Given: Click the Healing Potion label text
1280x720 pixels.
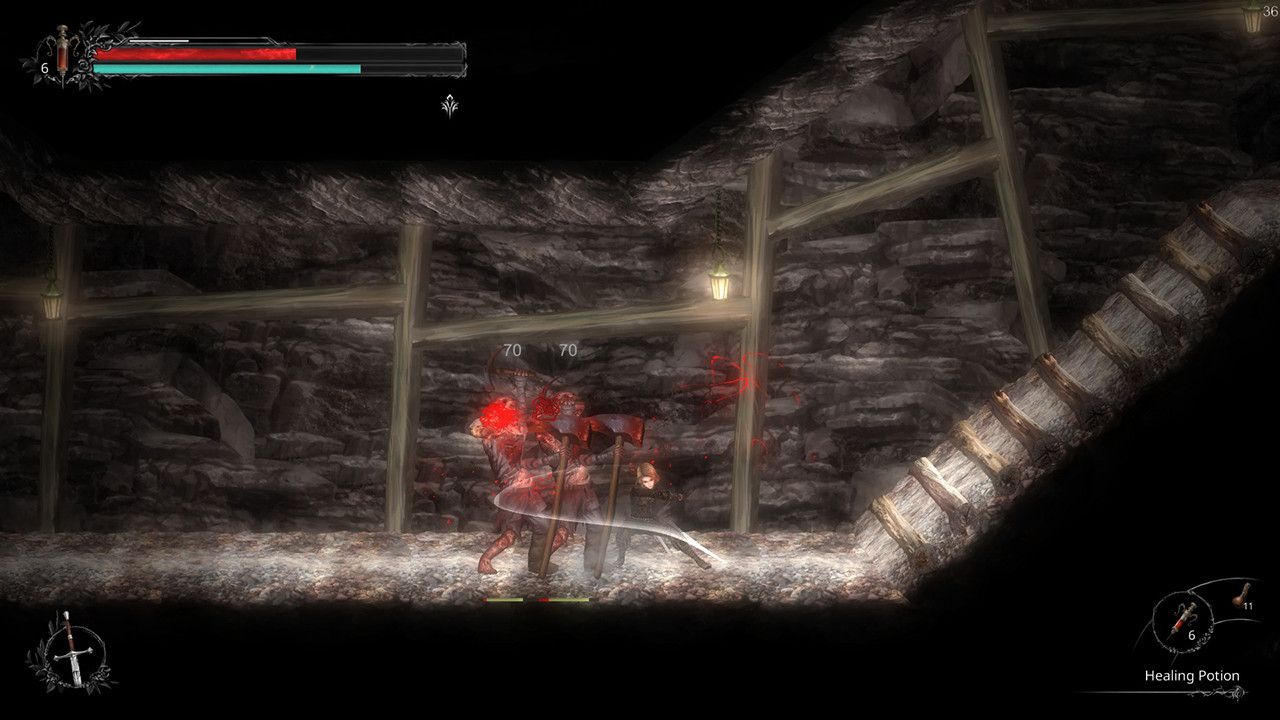Looking at the screenshot, I should click(1192, 675).
